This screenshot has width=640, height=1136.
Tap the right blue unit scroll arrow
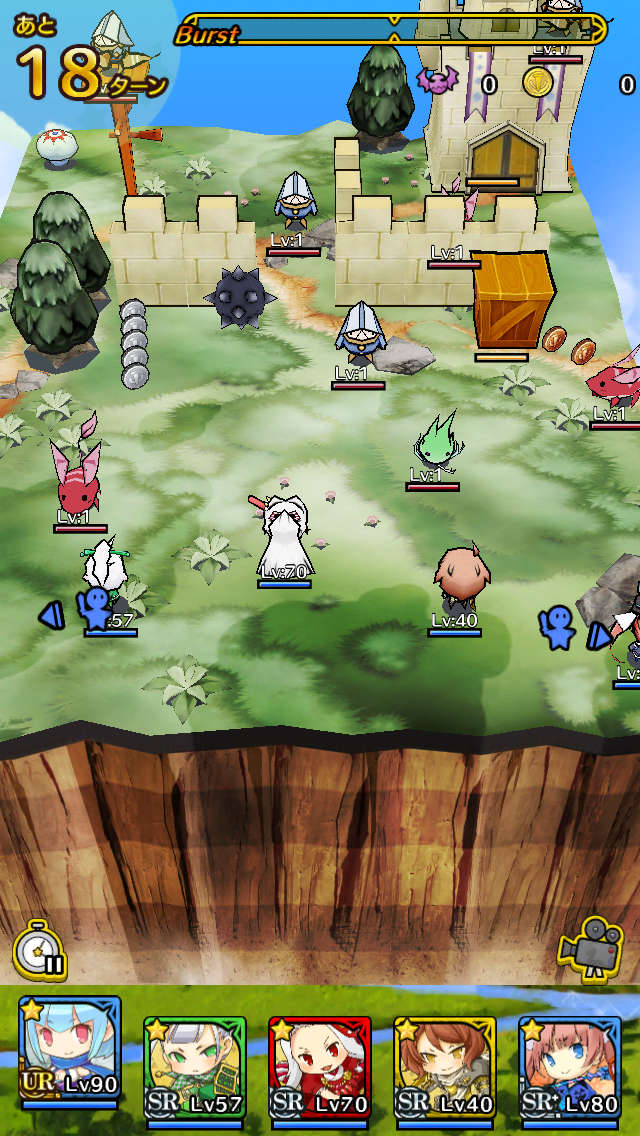pyautogui.click(x=598, y=634)
